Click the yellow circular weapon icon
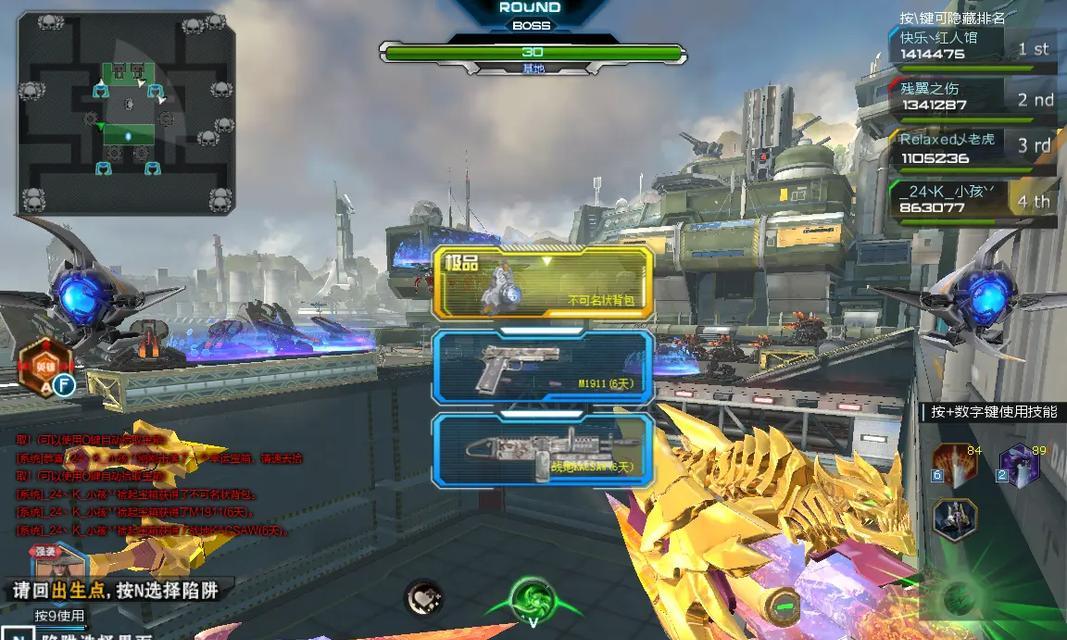 pos(782,607)
